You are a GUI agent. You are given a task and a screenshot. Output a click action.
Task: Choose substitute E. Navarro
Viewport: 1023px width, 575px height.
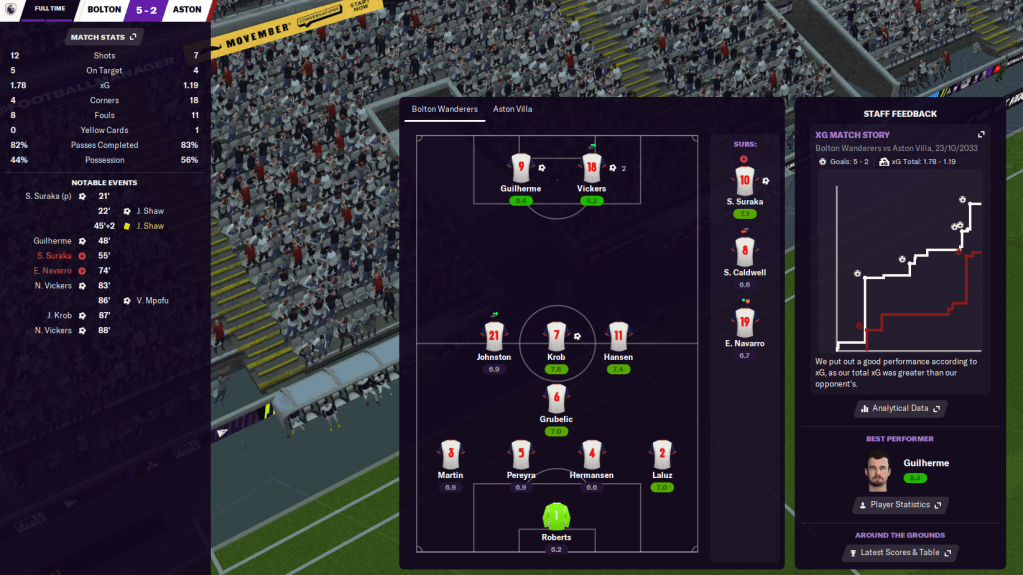pos(743,323)
